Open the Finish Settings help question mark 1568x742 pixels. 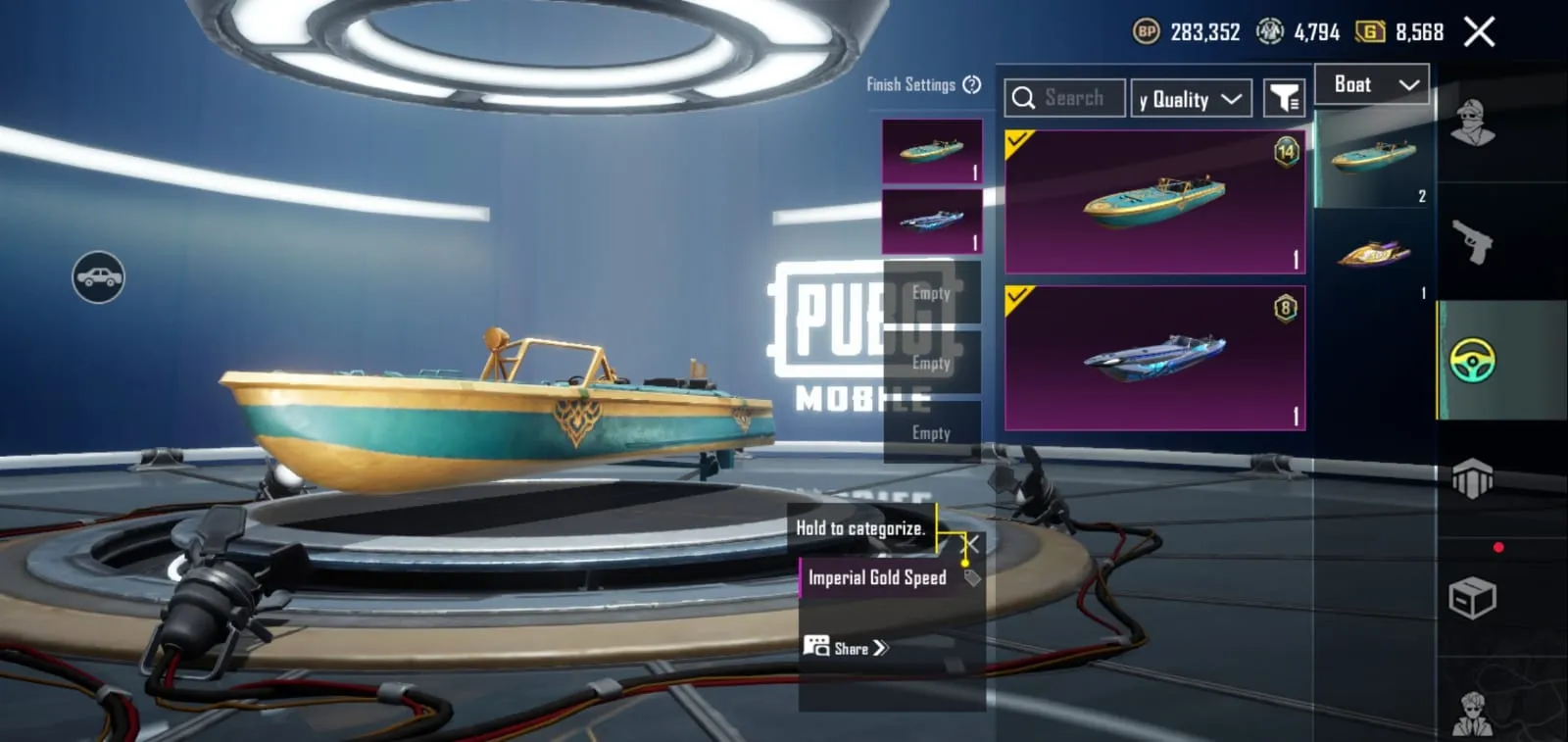pos(970,85)
